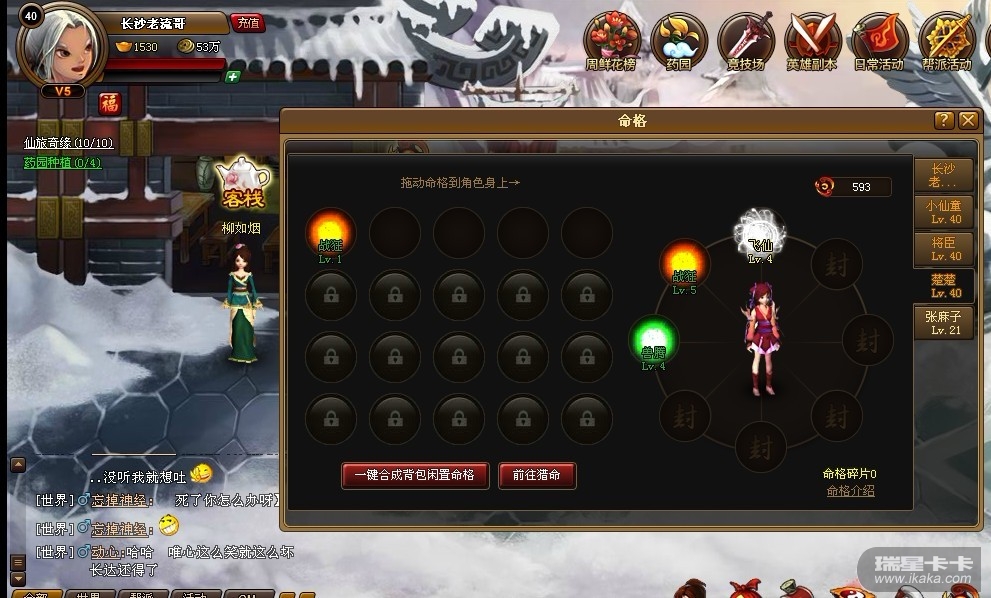Select the Lv.1 战狂 orb in backpack

tap(331, 232)
